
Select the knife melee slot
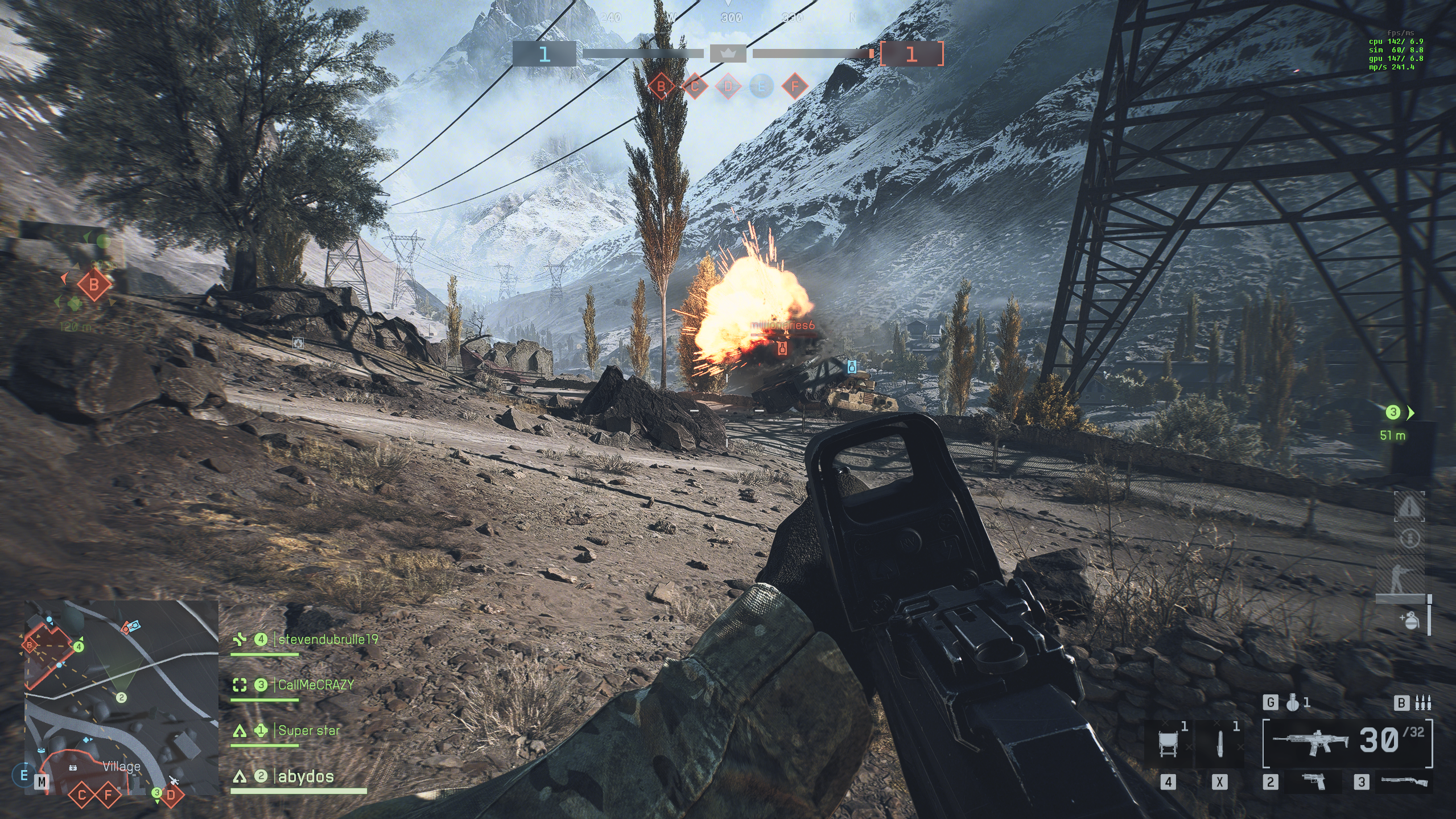coord(1220,743)
